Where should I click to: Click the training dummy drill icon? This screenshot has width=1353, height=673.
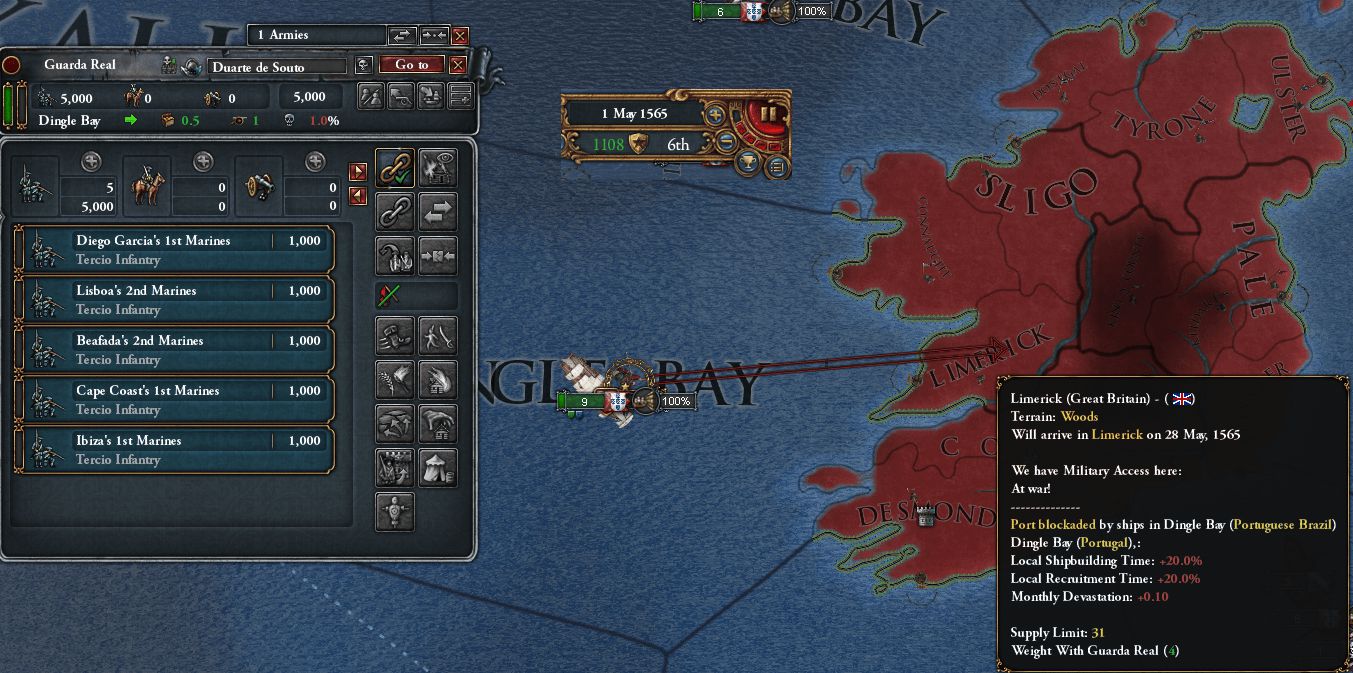tap(396, 511)
